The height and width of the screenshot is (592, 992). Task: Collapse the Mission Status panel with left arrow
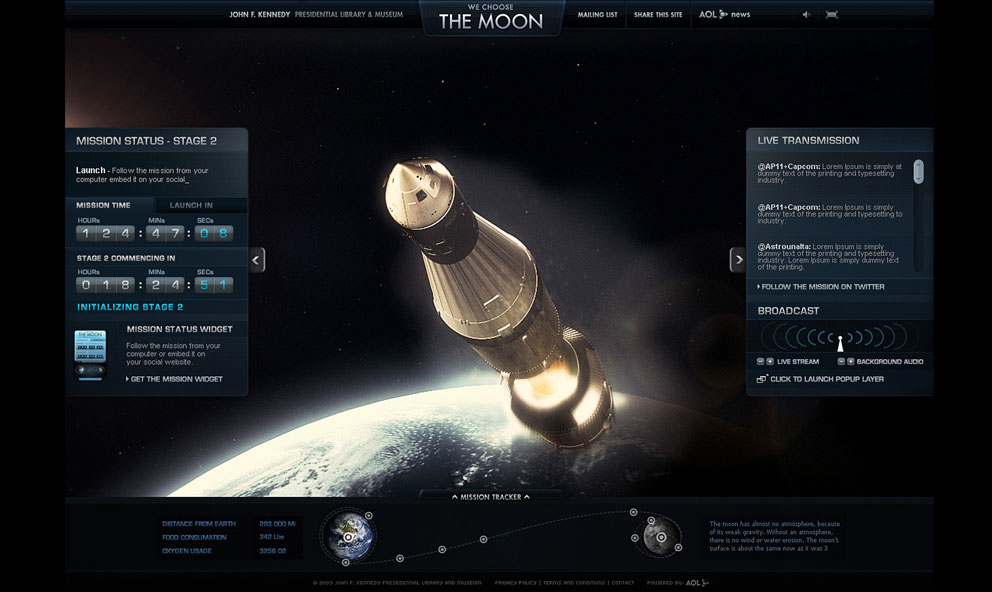257,260
